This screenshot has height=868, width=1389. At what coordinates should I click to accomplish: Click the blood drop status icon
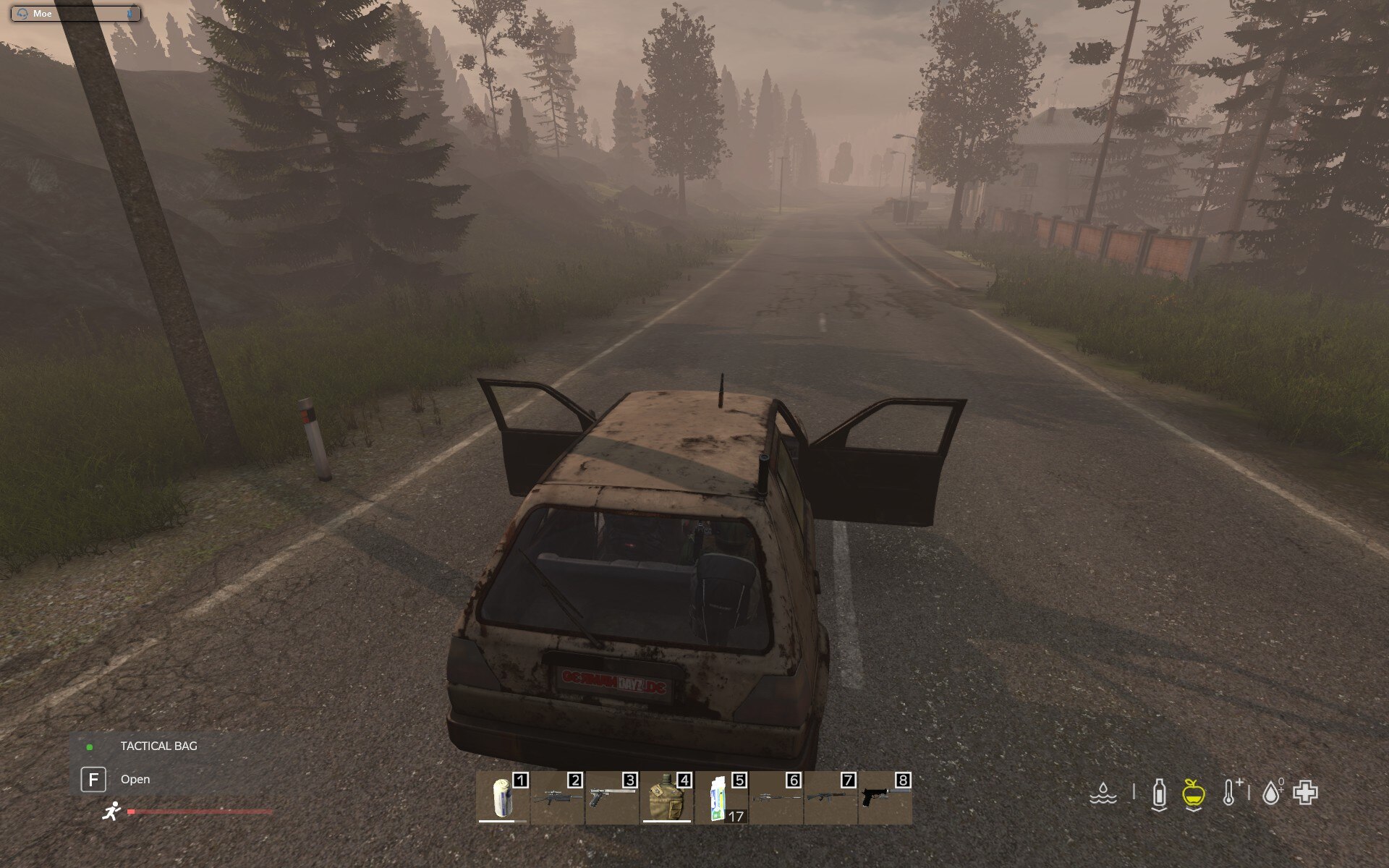[x=1271, y=793]
